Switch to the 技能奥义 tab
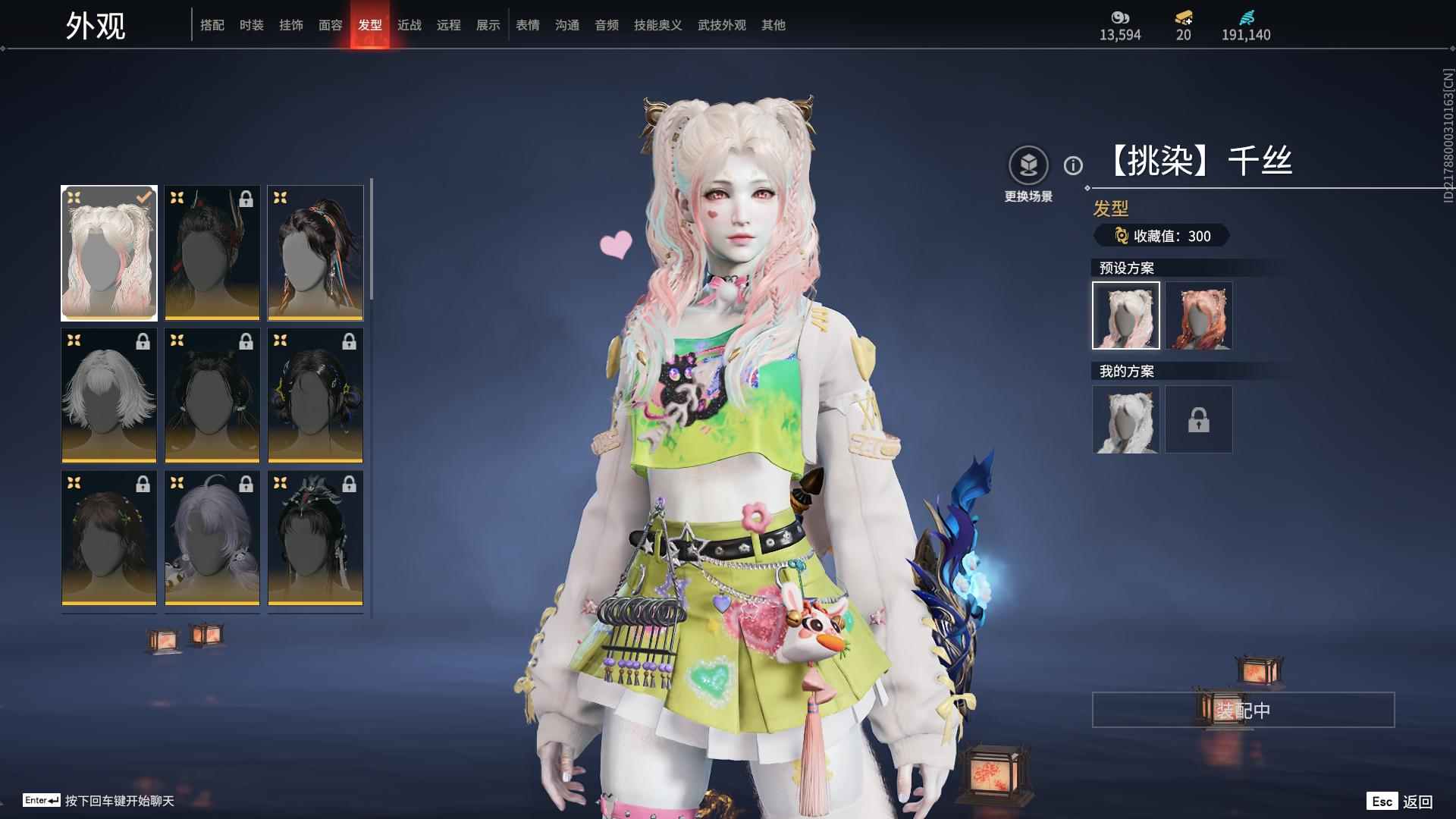This screenshot has height=819, width=1456. pos(657,25)
